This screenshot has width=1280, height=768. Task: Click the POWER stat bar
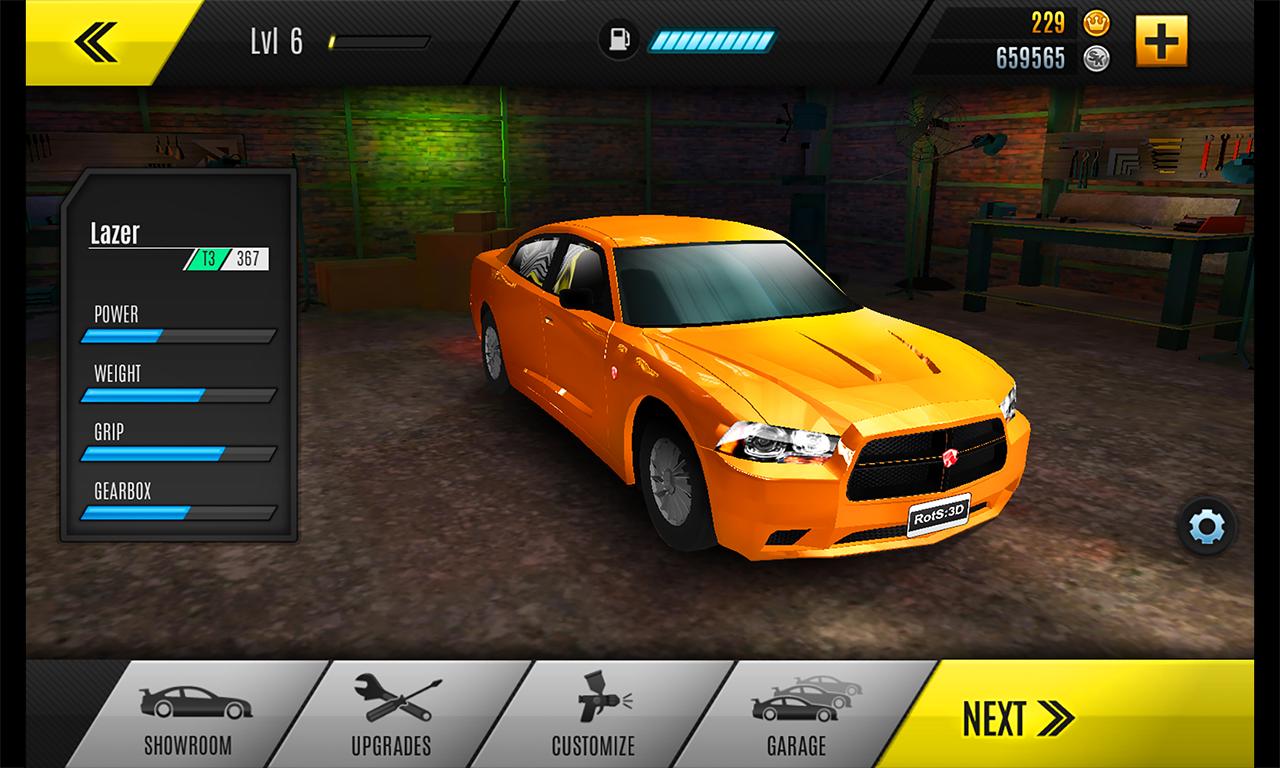tap(178, 335)
